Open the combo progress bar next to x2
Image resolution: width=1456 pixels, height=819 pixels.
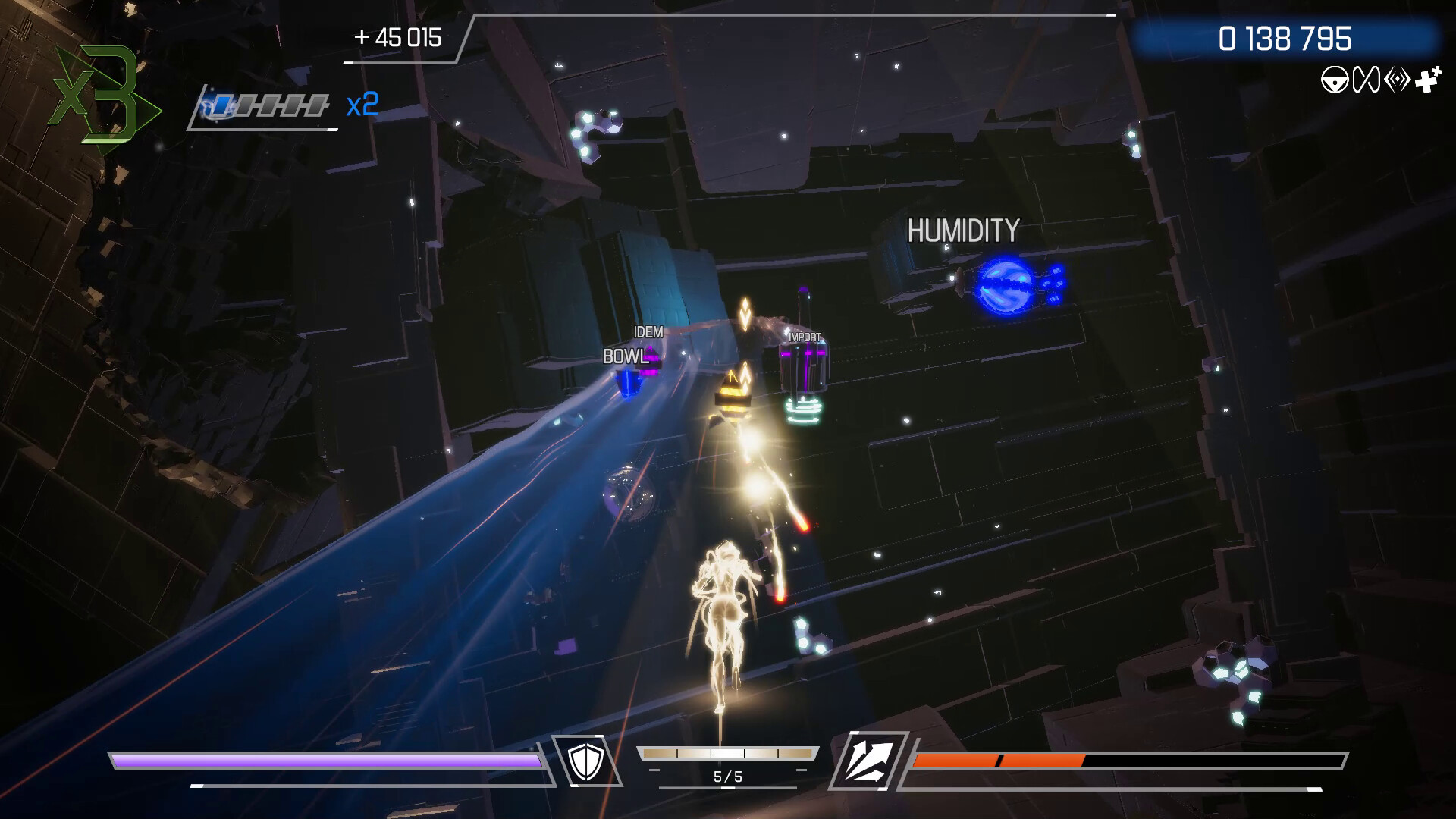(267, 106)
